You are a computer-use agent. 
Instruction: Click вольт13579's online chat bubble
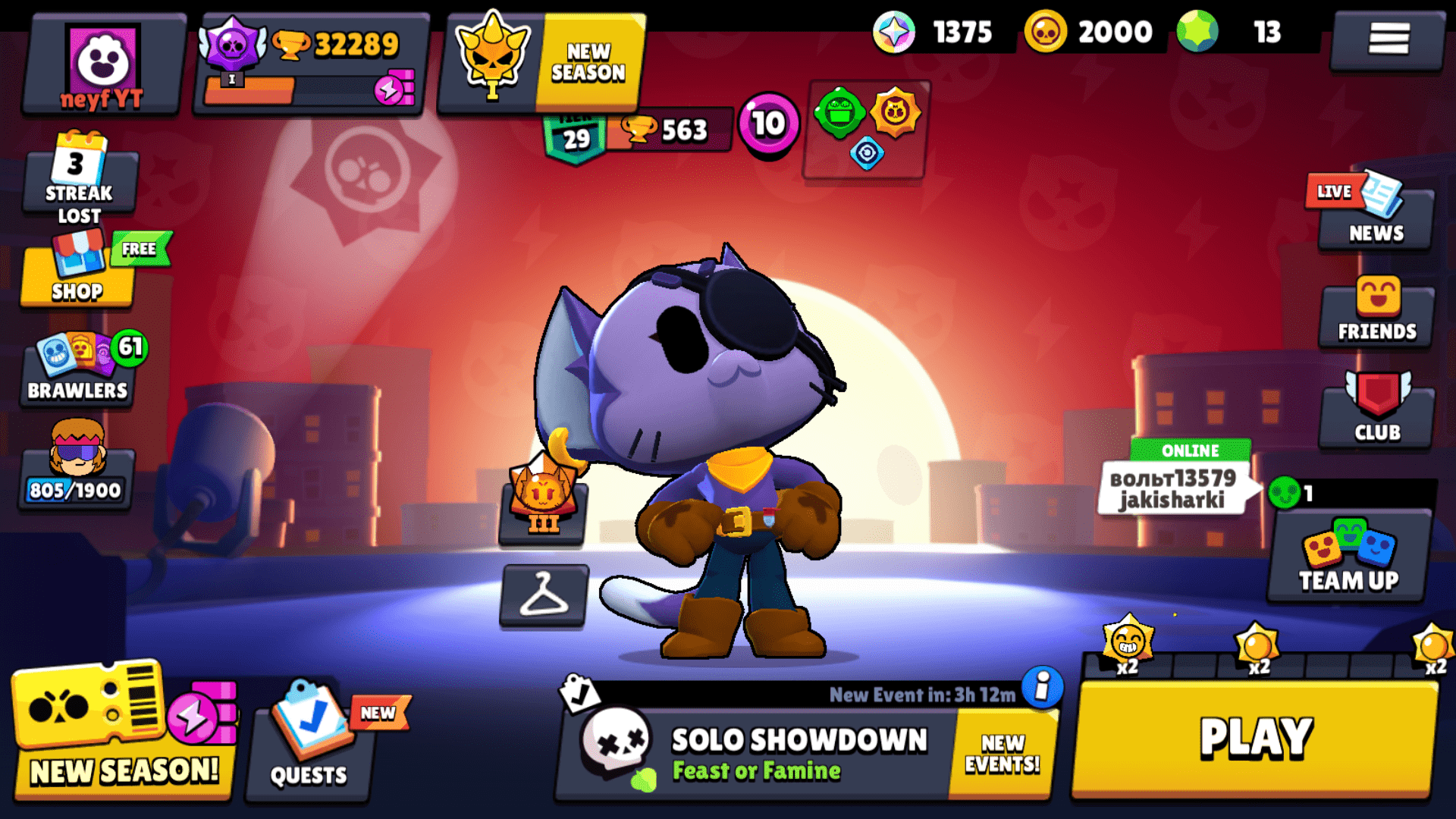click(1172, 489)
